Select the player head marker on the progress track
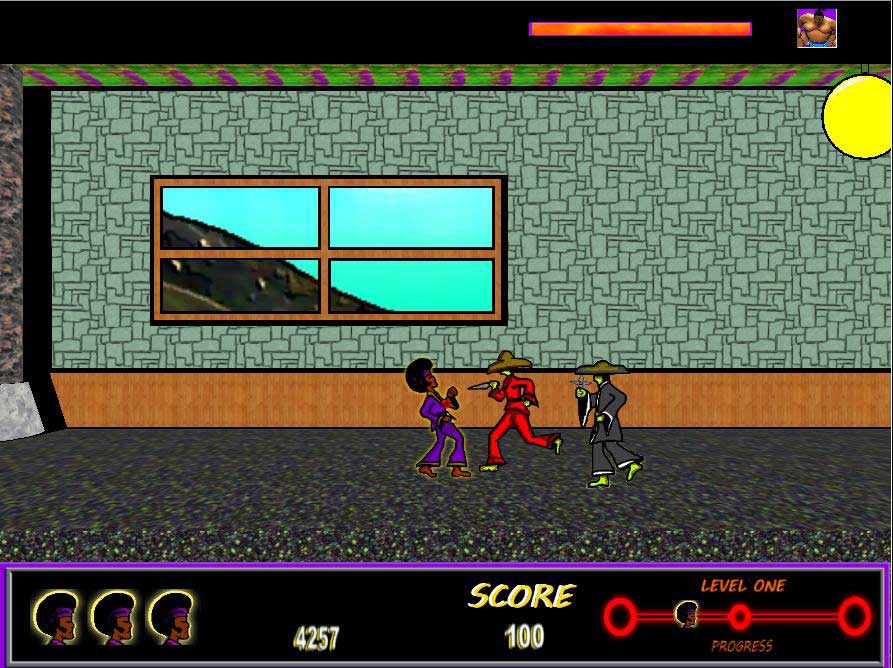893x668 pixels. click(686, 614)
